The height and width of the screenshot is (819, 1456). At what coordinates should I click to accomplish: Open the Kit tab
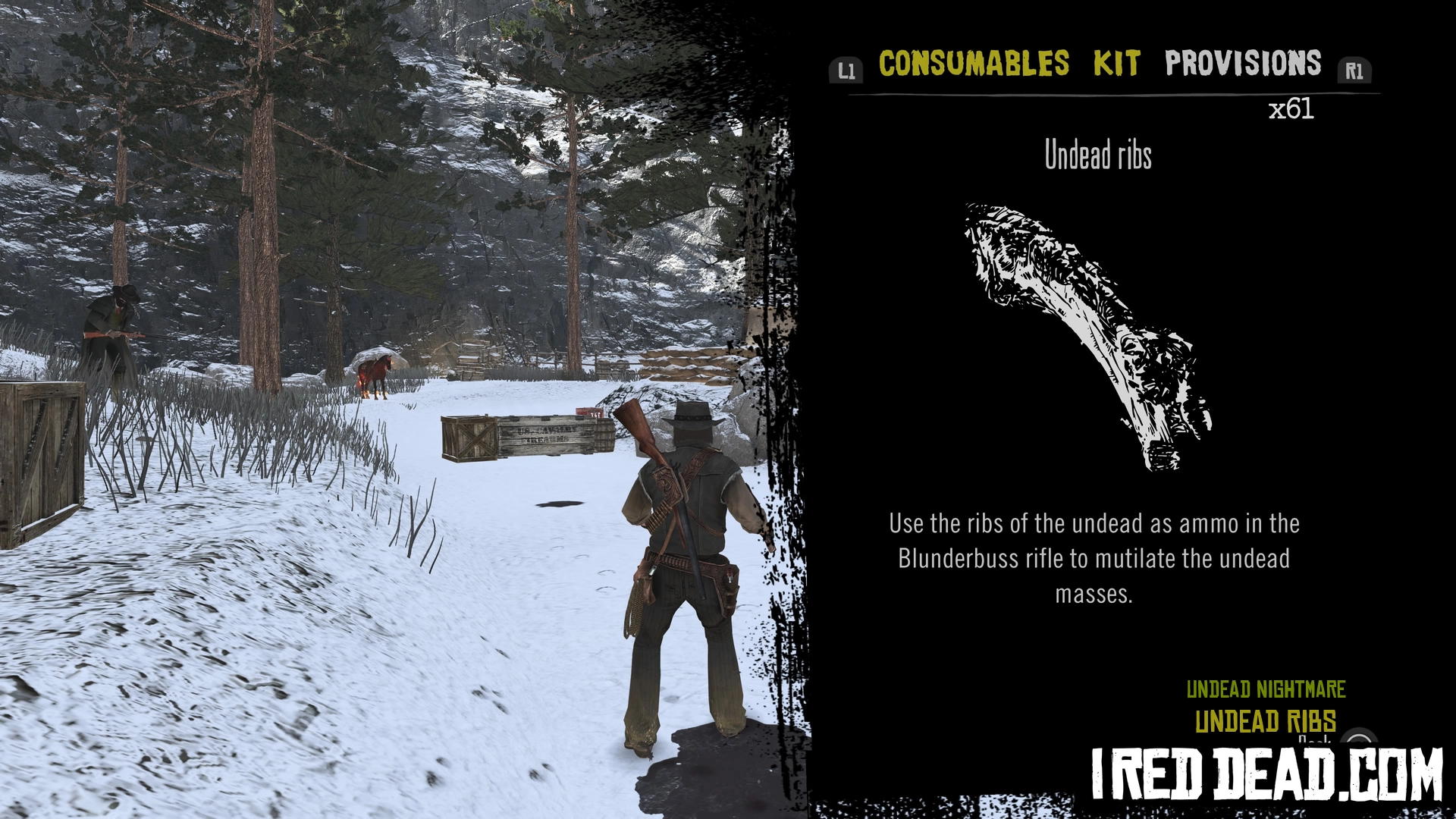tap(1116, 64)
